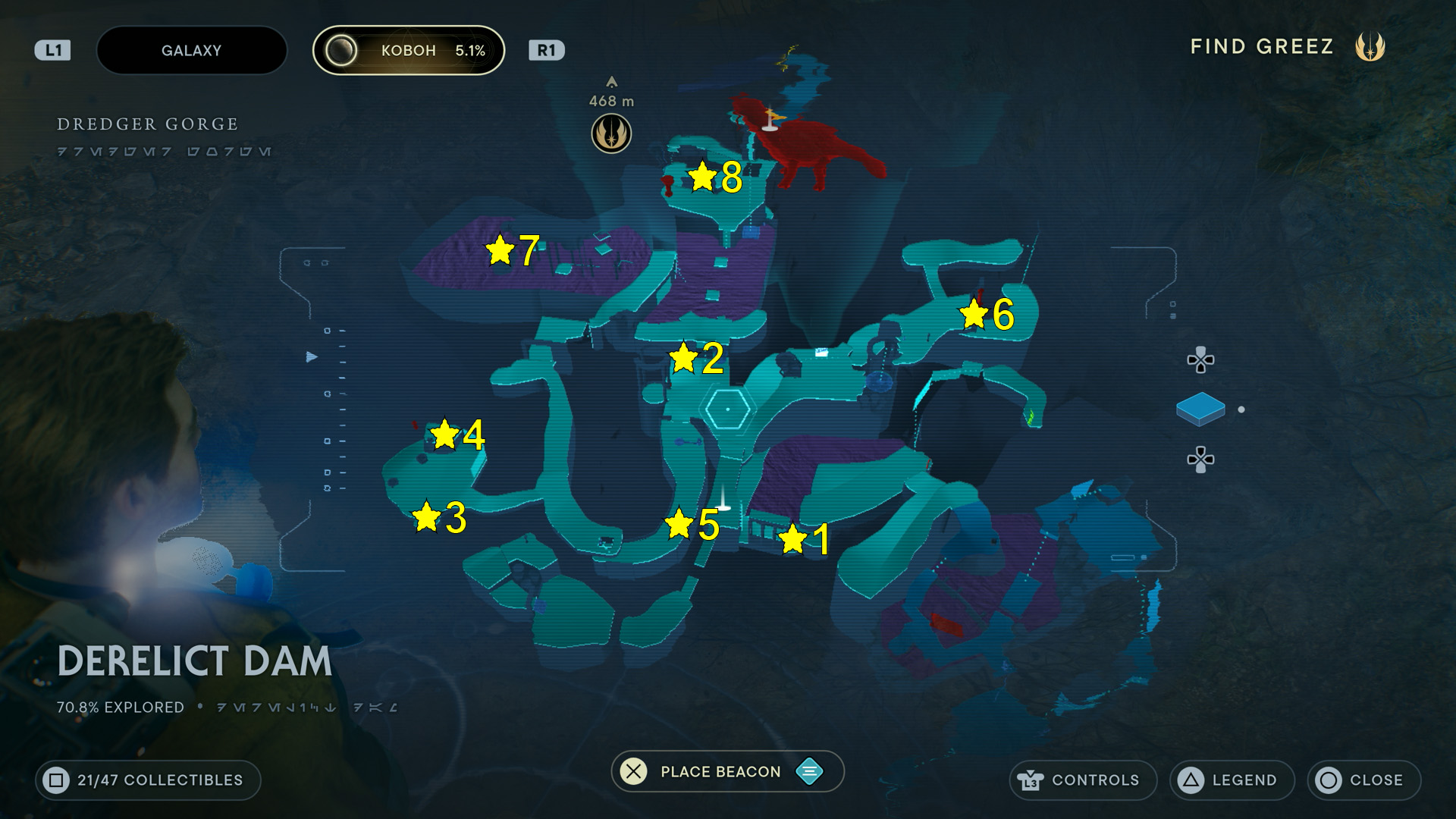Image resolution: width=1456 pixels, height=819 pixels.
Task: Click star marker number 1
Action: tap(792, 539)
